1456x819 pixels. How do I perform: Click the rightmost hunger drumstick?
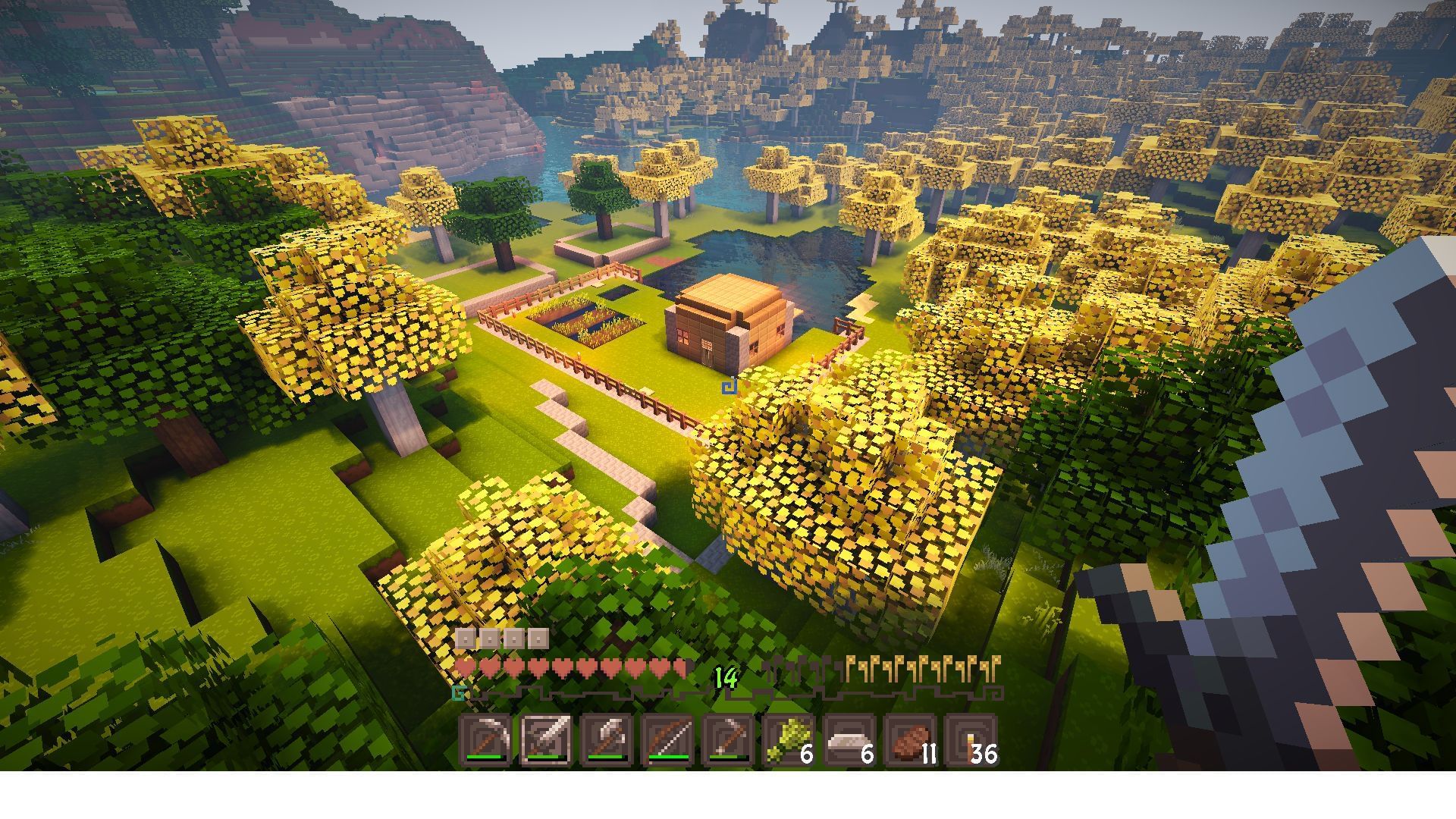996,666
